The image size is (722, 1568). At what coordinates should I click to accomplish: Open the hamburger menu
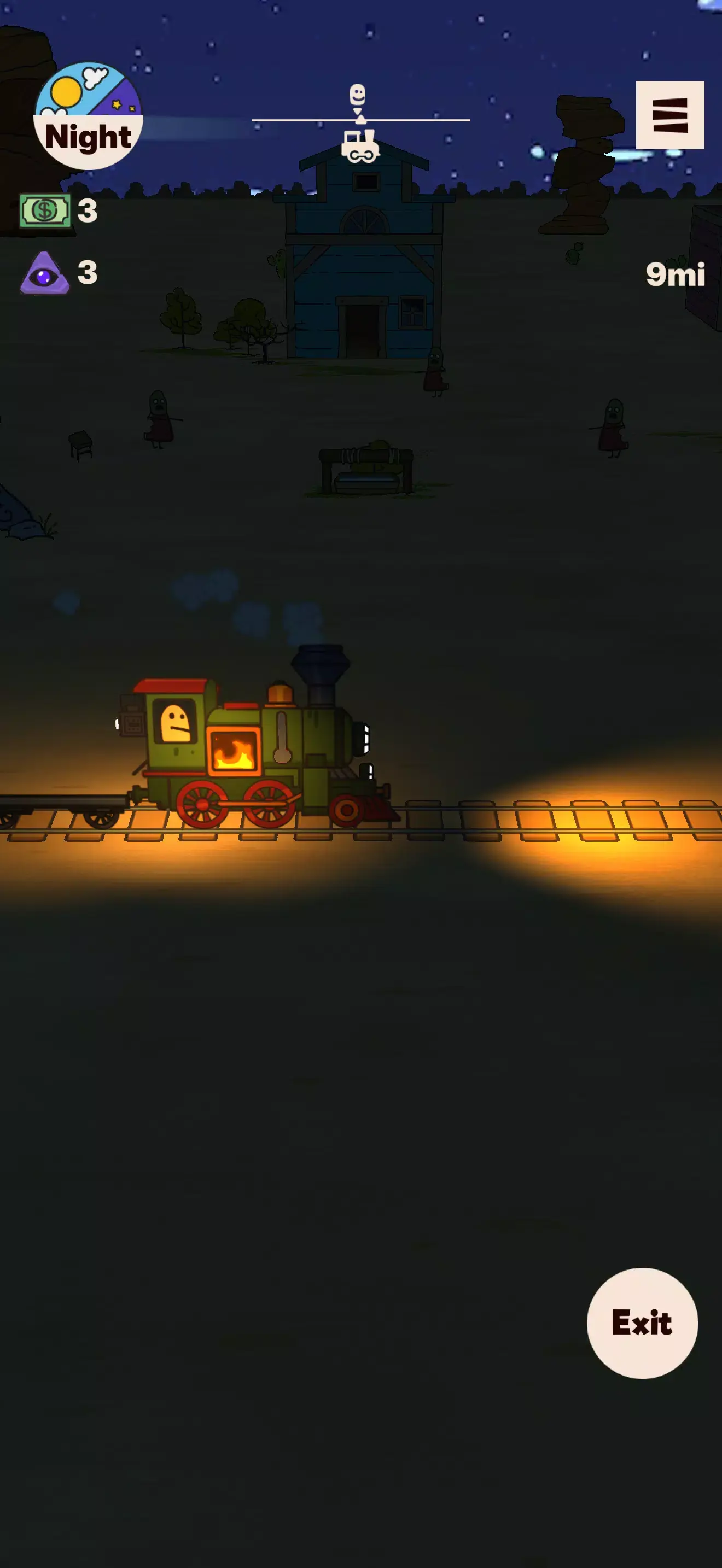(x=670, y=115)
